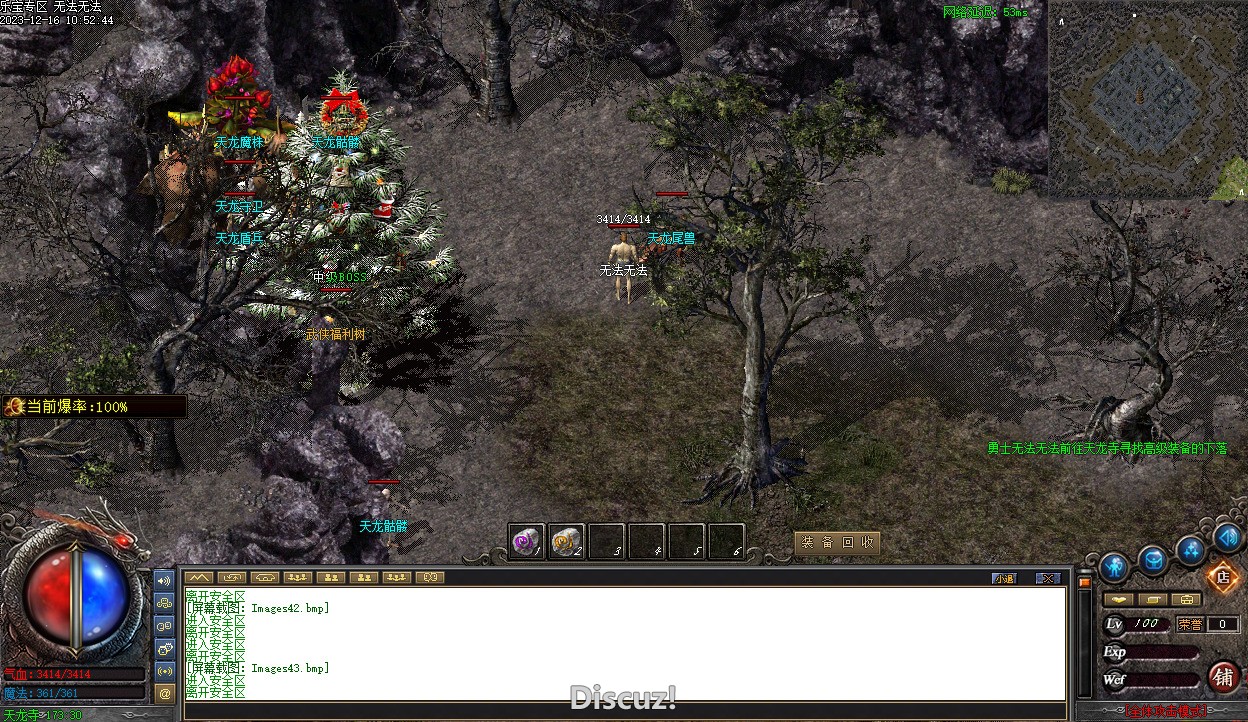Click the mountain-shaped first chat toolbar button

point(199,577)
